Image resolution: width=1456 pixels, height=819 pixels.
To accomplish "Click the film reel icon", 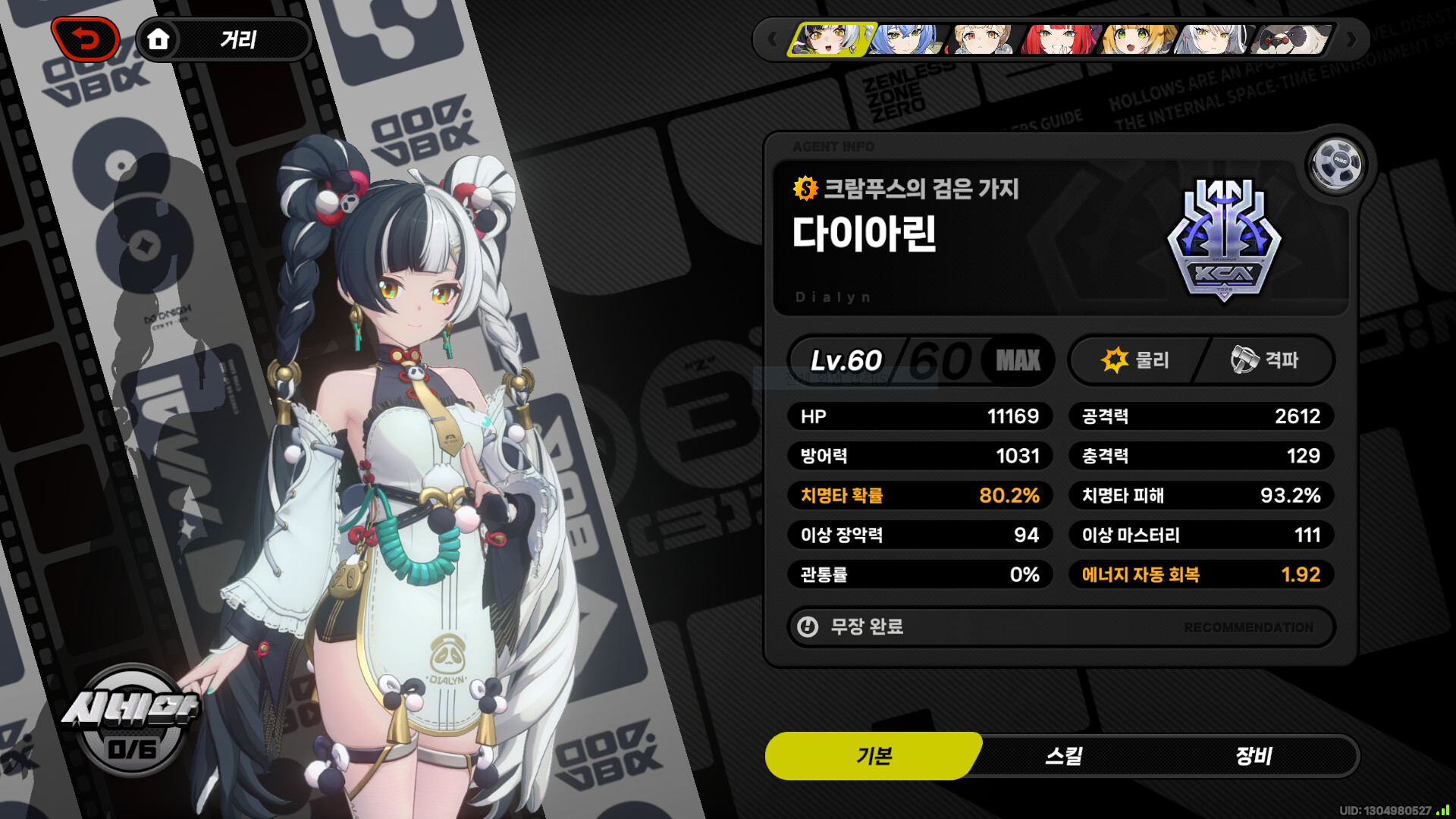I will pos(1336,163).
